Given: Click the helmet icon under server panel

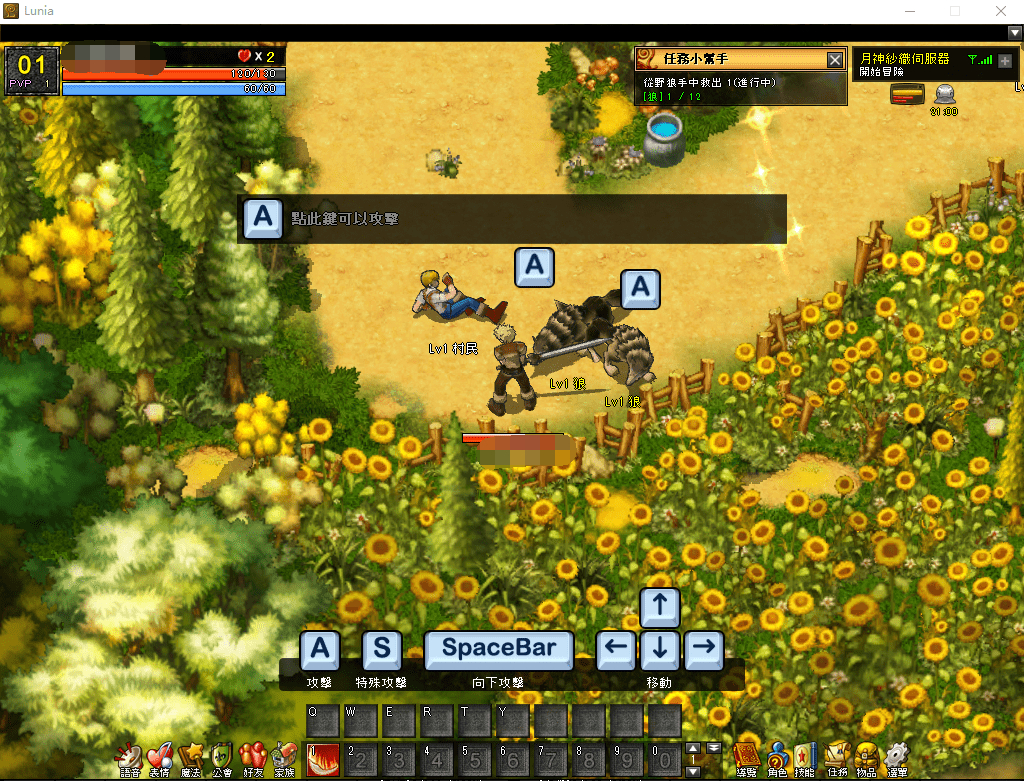Looking at the screenshot, I should pyautogui.click(x=944, y=95).
